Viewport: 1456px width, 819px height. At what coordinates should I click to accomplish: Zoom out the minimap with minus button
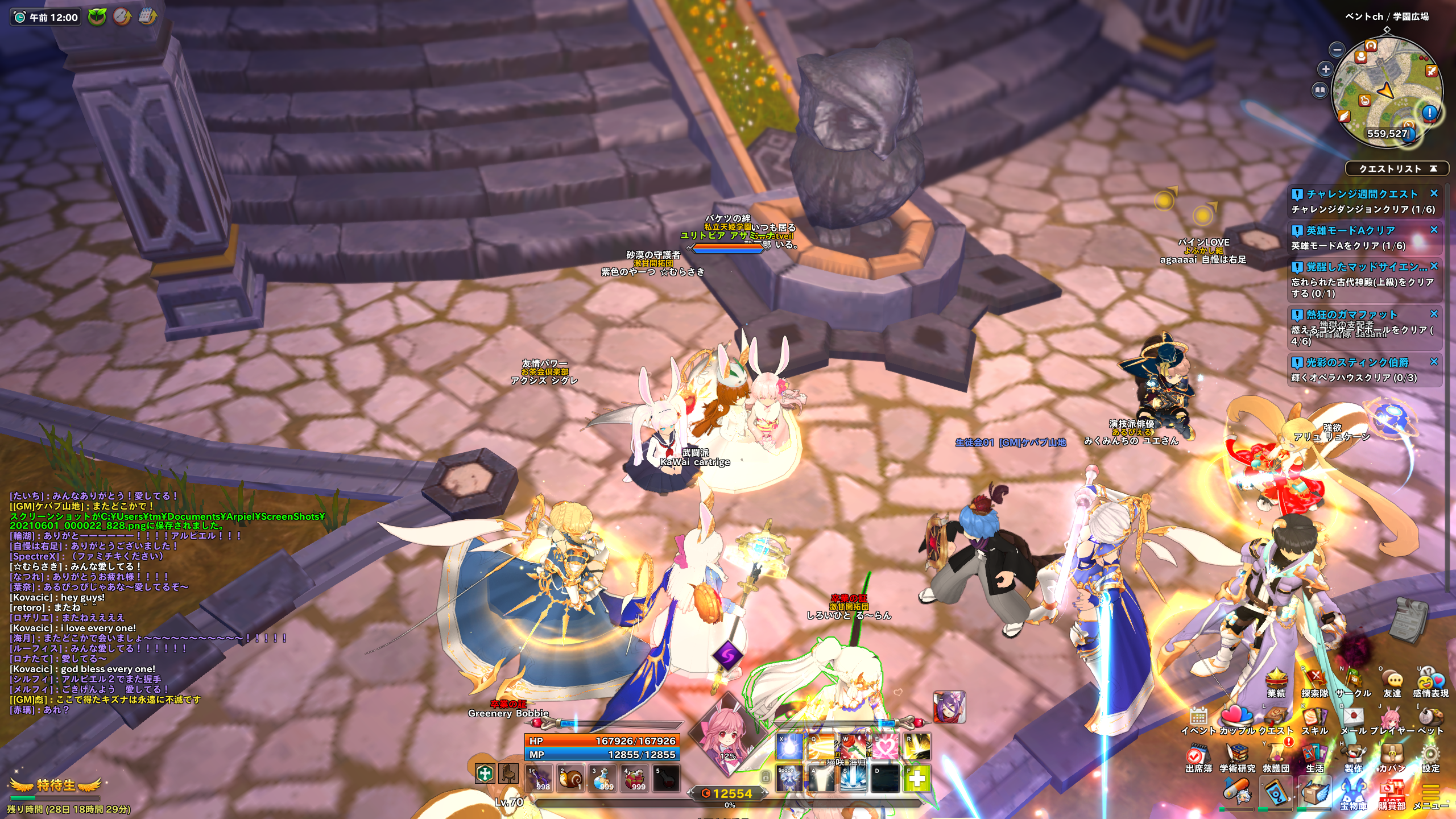coord(1337,49)
